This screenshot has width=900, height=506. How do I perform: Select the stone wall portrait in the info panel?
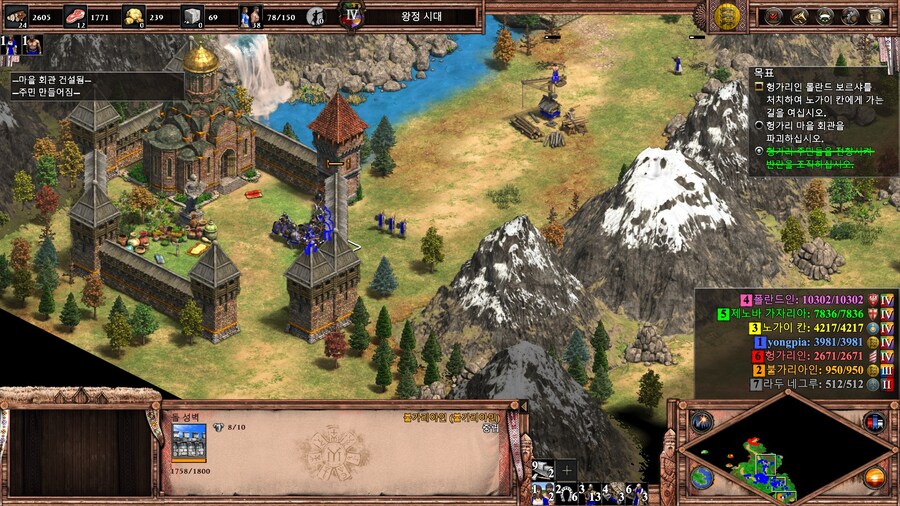(188, 442)
